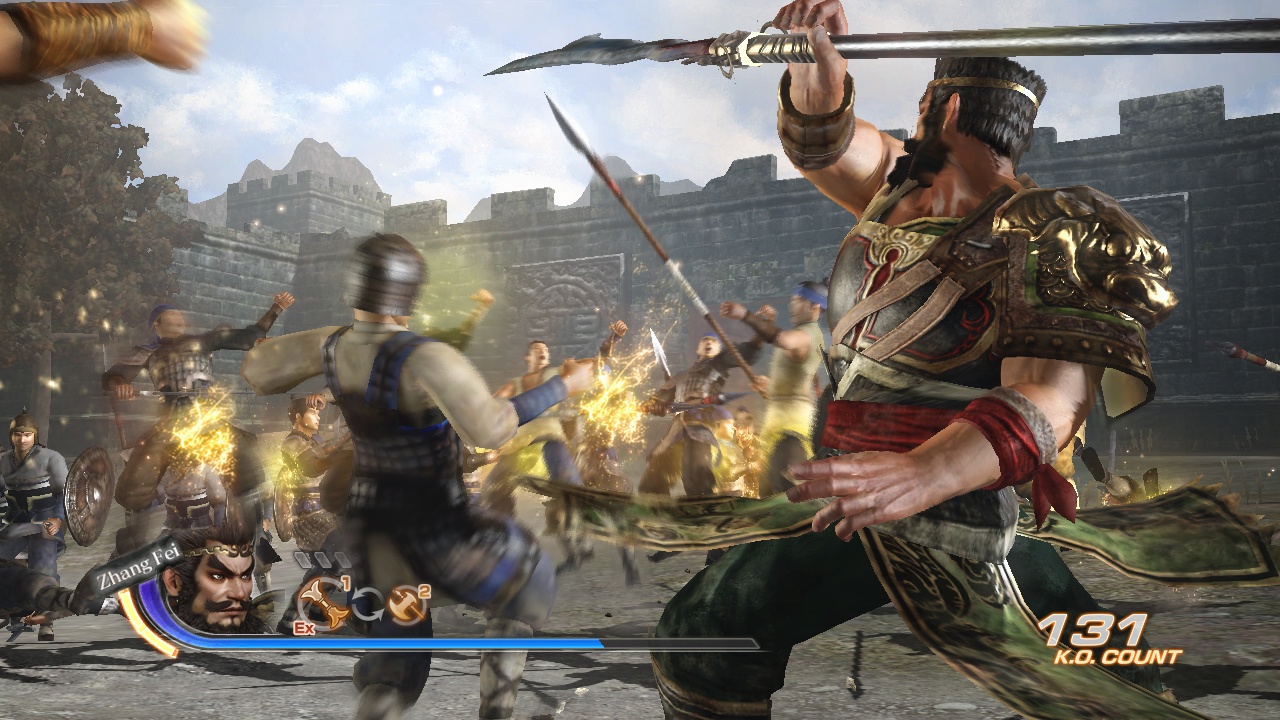Click the Ex red text marker

pos(304,628)
